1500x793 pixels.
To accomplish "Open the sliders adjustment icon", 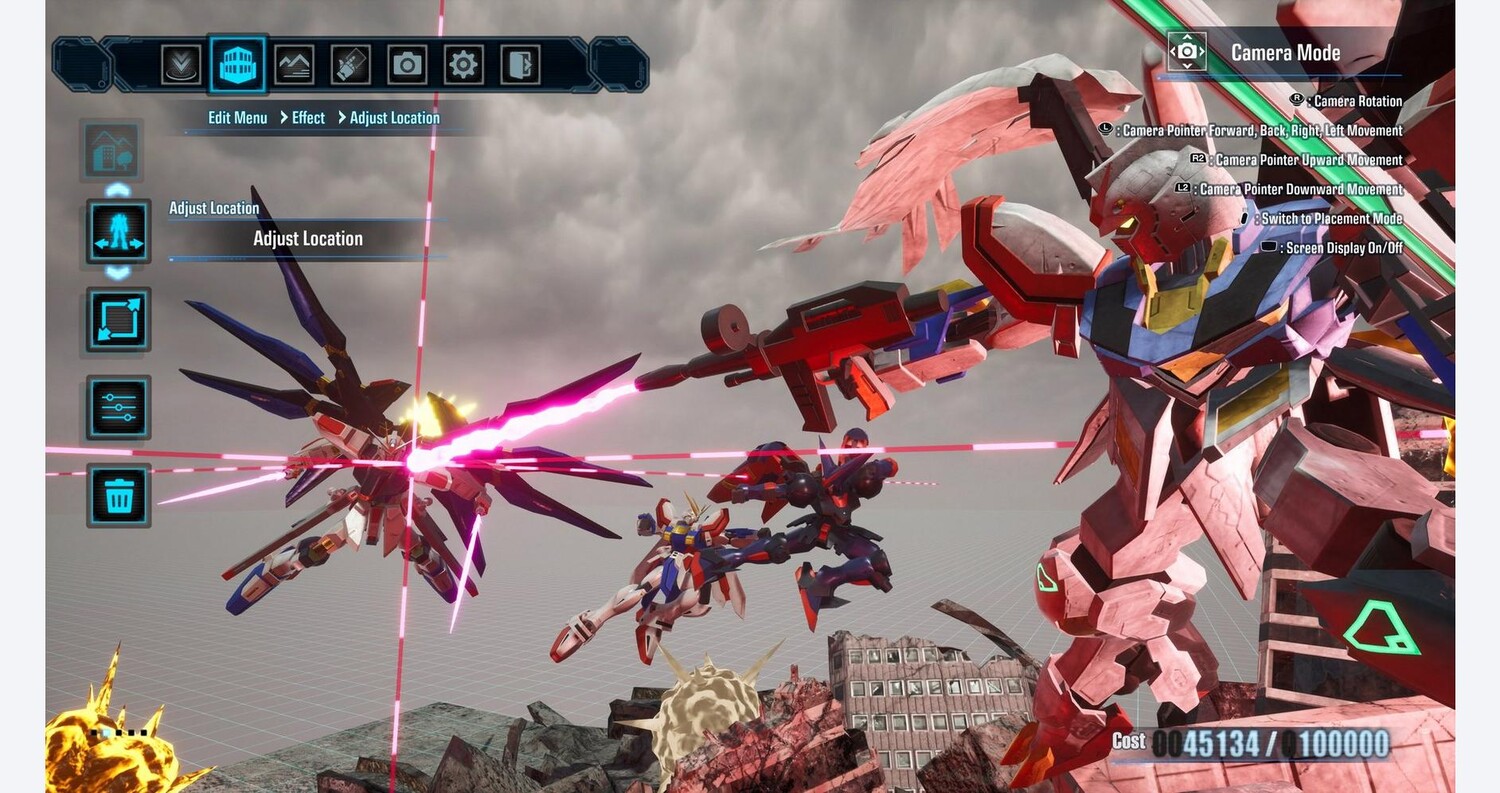I will point(118,407).
